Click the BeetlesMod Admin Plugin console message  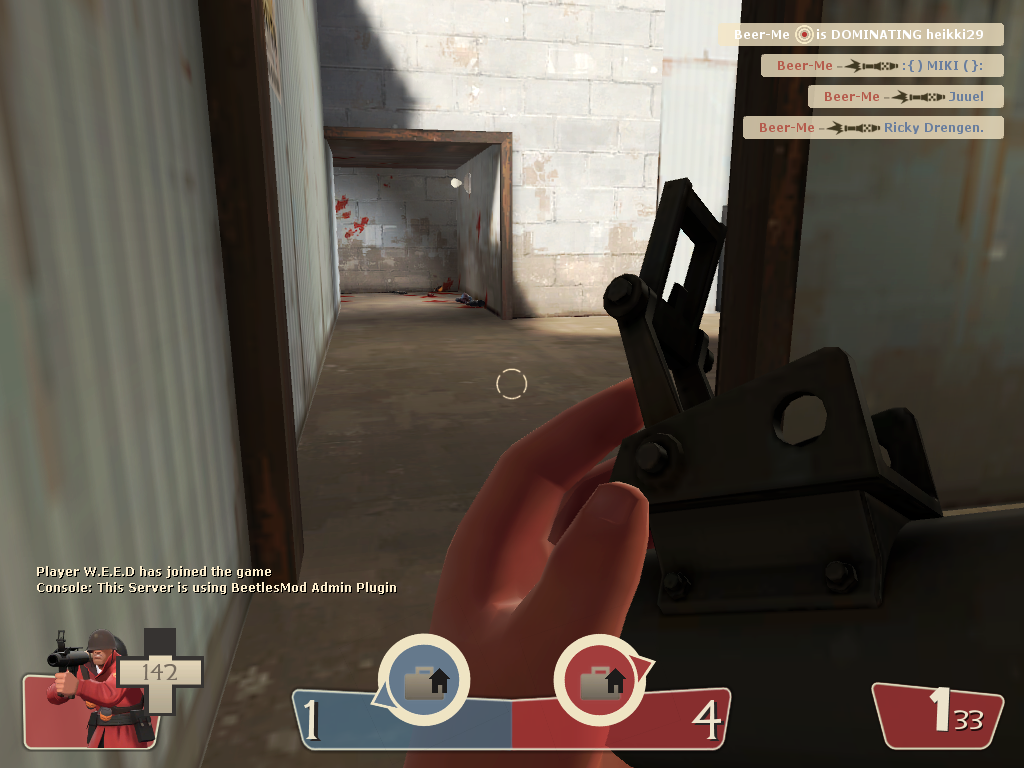(216, 588)
